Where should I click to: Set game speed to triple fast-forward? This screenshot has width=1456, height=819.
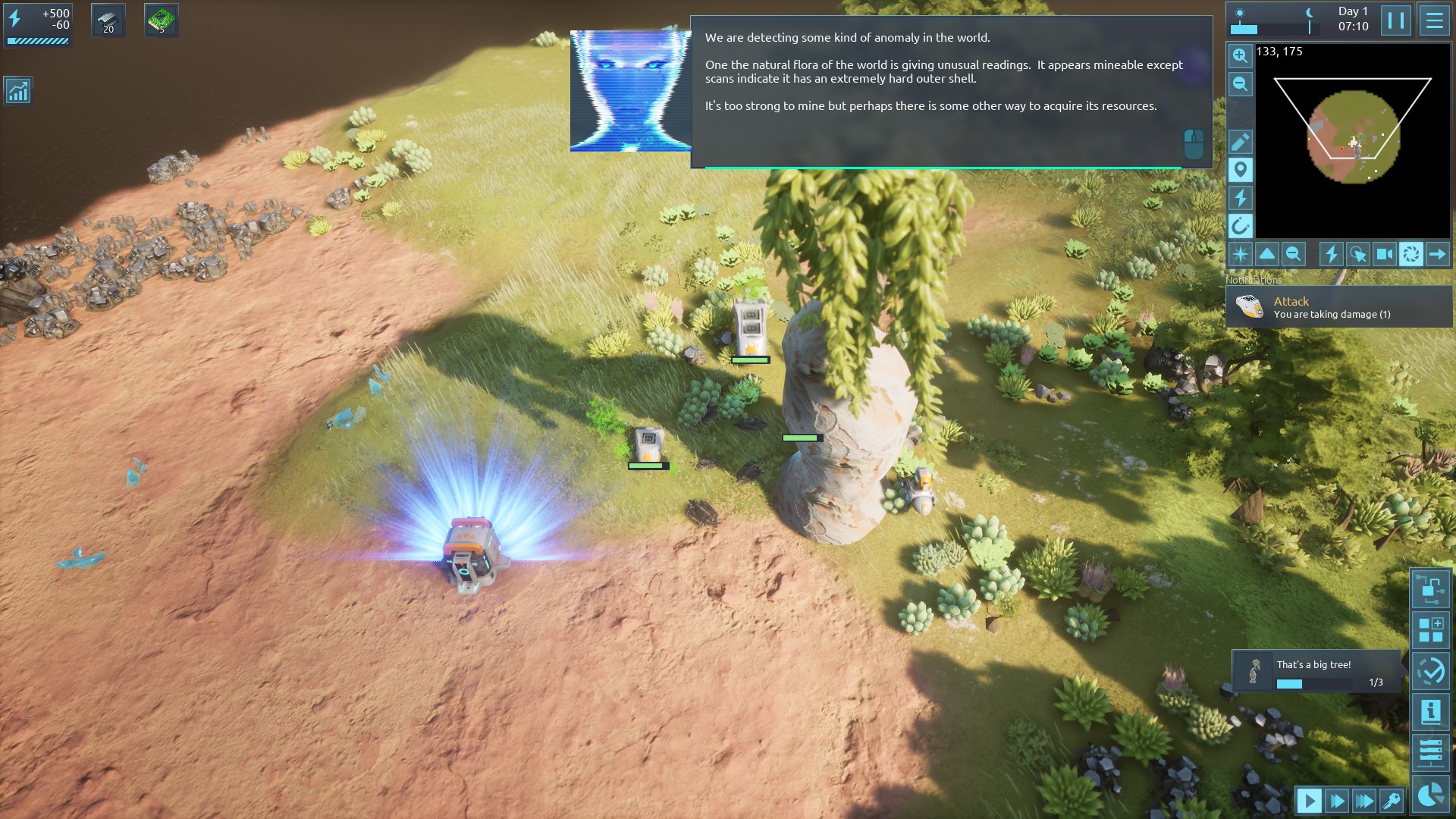tap(1363, 800)
